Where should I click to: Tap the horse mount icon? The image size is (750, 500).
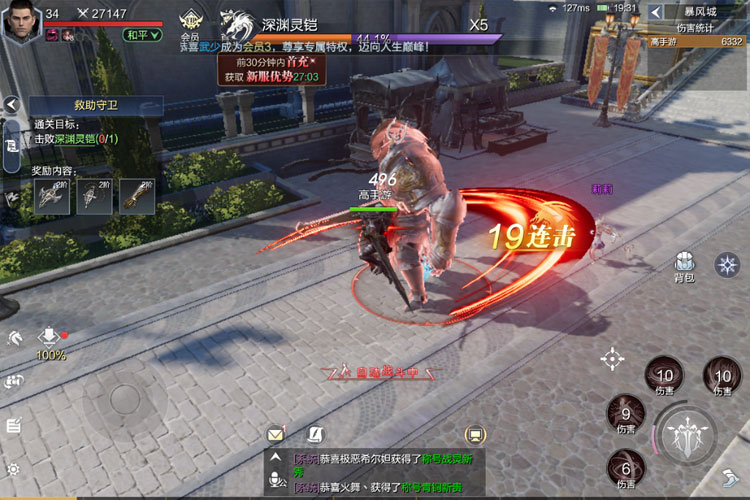[13, 338]
